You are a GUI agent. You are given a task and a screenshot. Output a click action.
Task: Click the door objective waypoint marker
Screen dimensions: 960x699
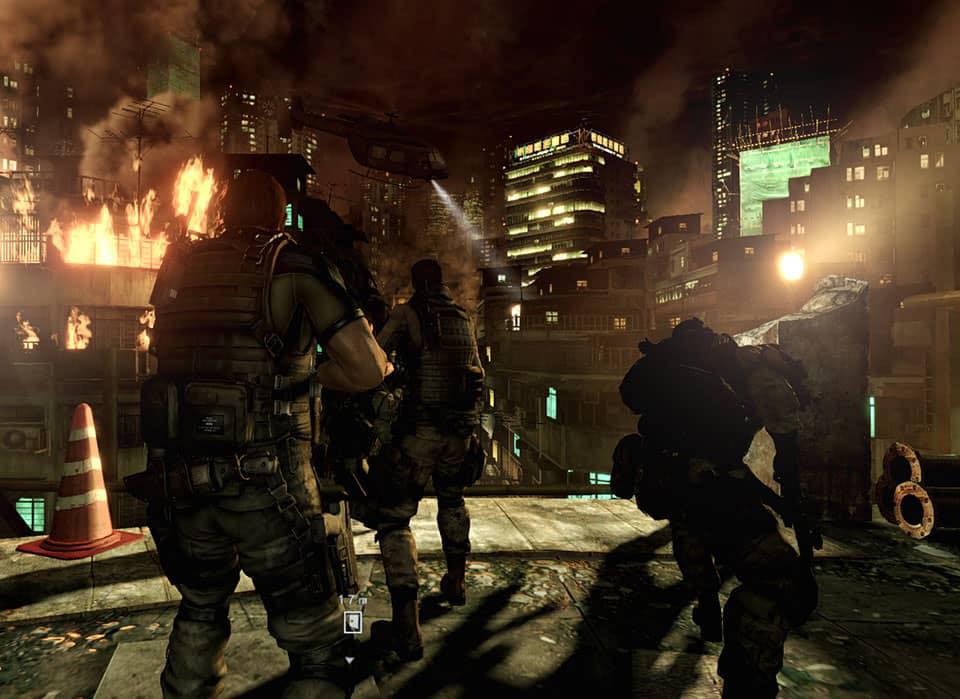click(352, 622)
